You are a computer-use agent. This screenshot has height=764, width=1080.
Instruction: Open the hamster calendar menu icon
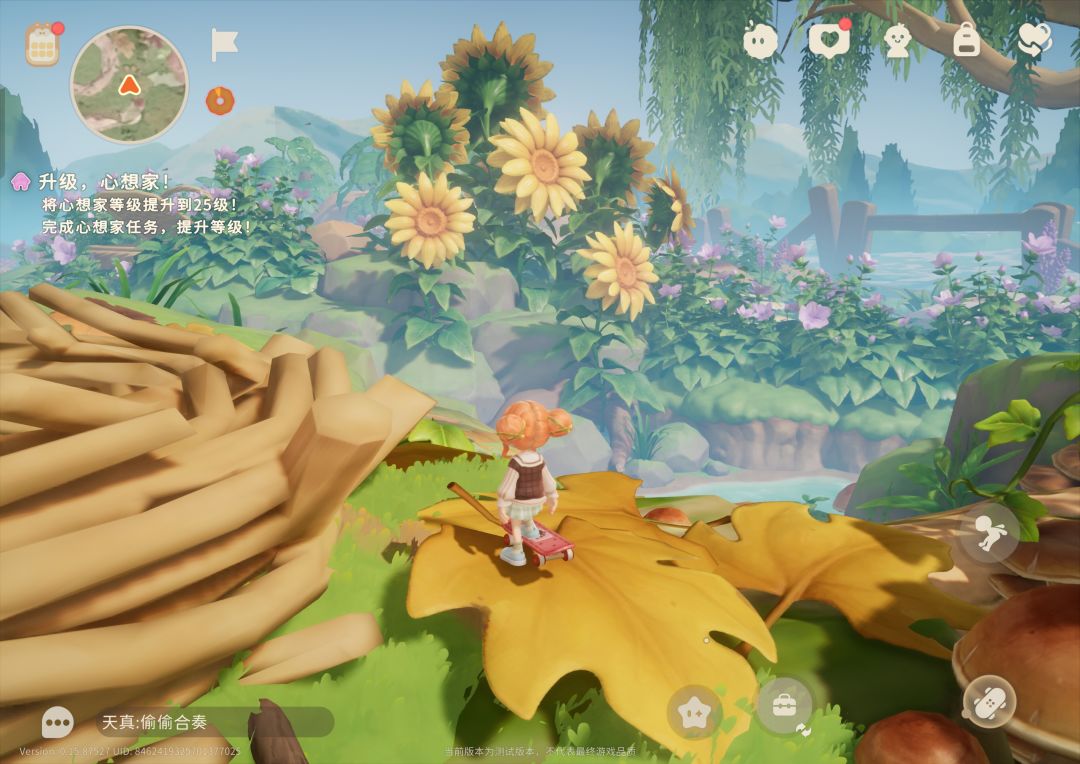[43, 45]
